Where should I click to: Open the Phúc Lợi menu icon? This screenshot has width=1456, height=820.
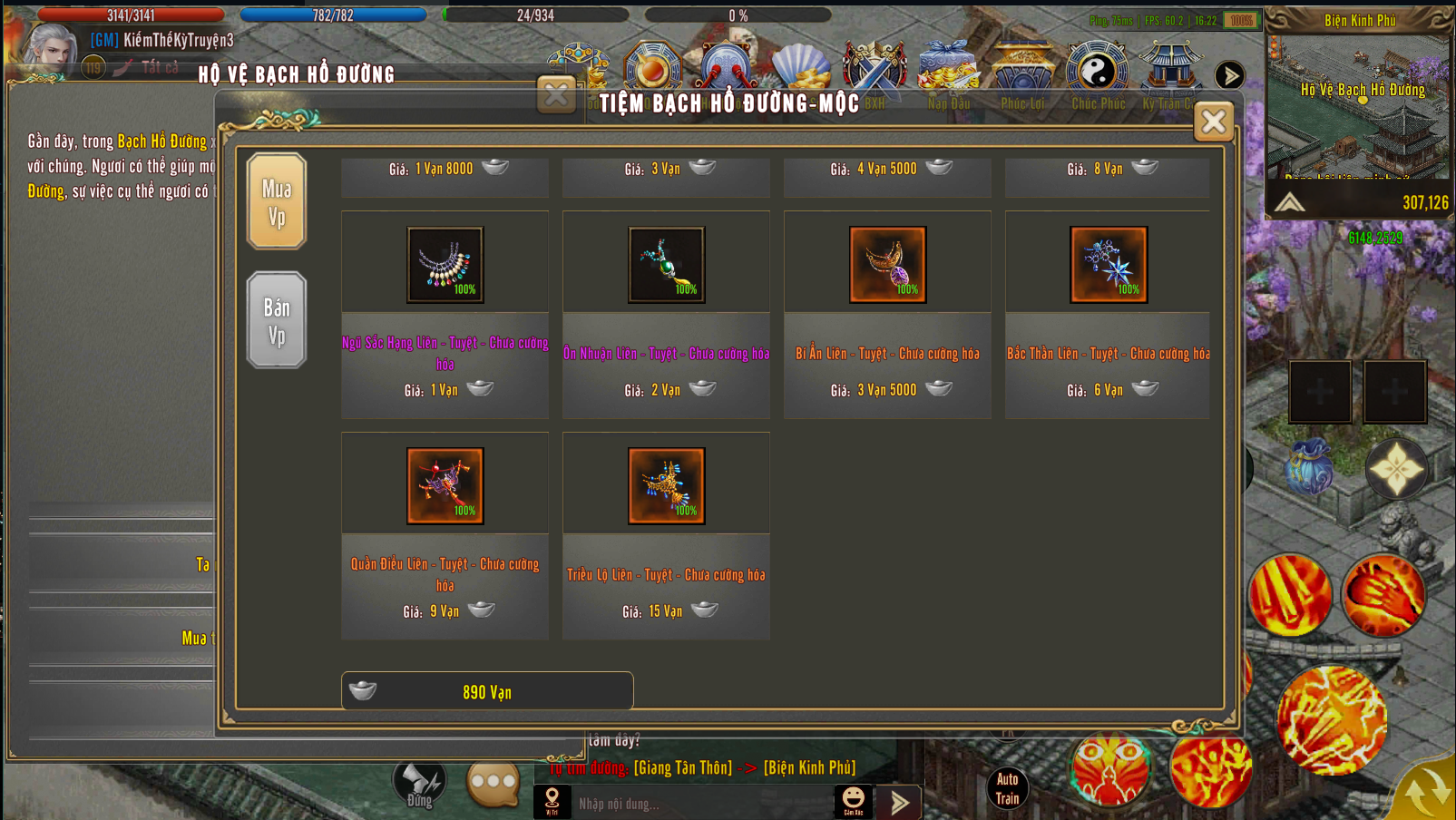(1022, 74)
